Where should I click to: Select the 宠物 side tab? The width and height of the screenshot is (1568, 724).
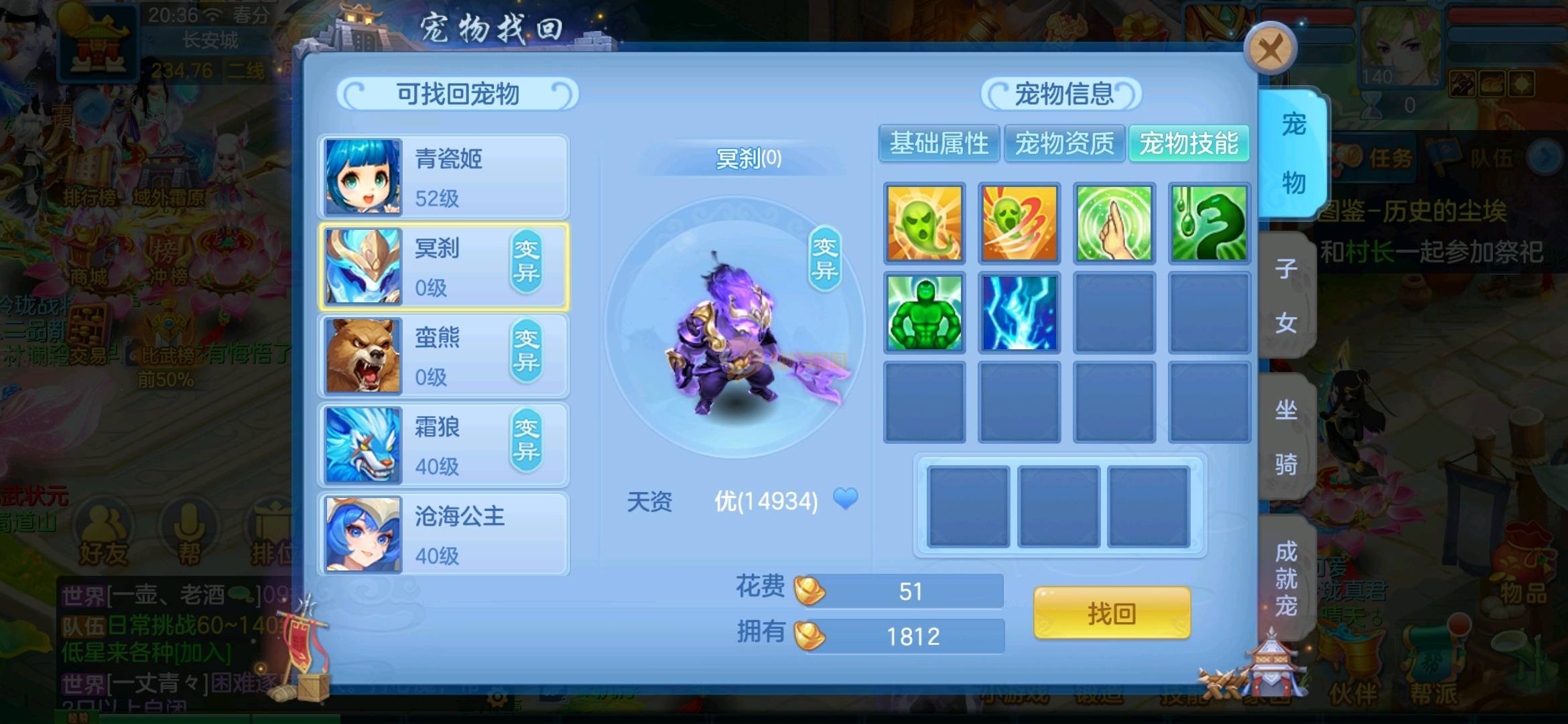(1293, 154)
